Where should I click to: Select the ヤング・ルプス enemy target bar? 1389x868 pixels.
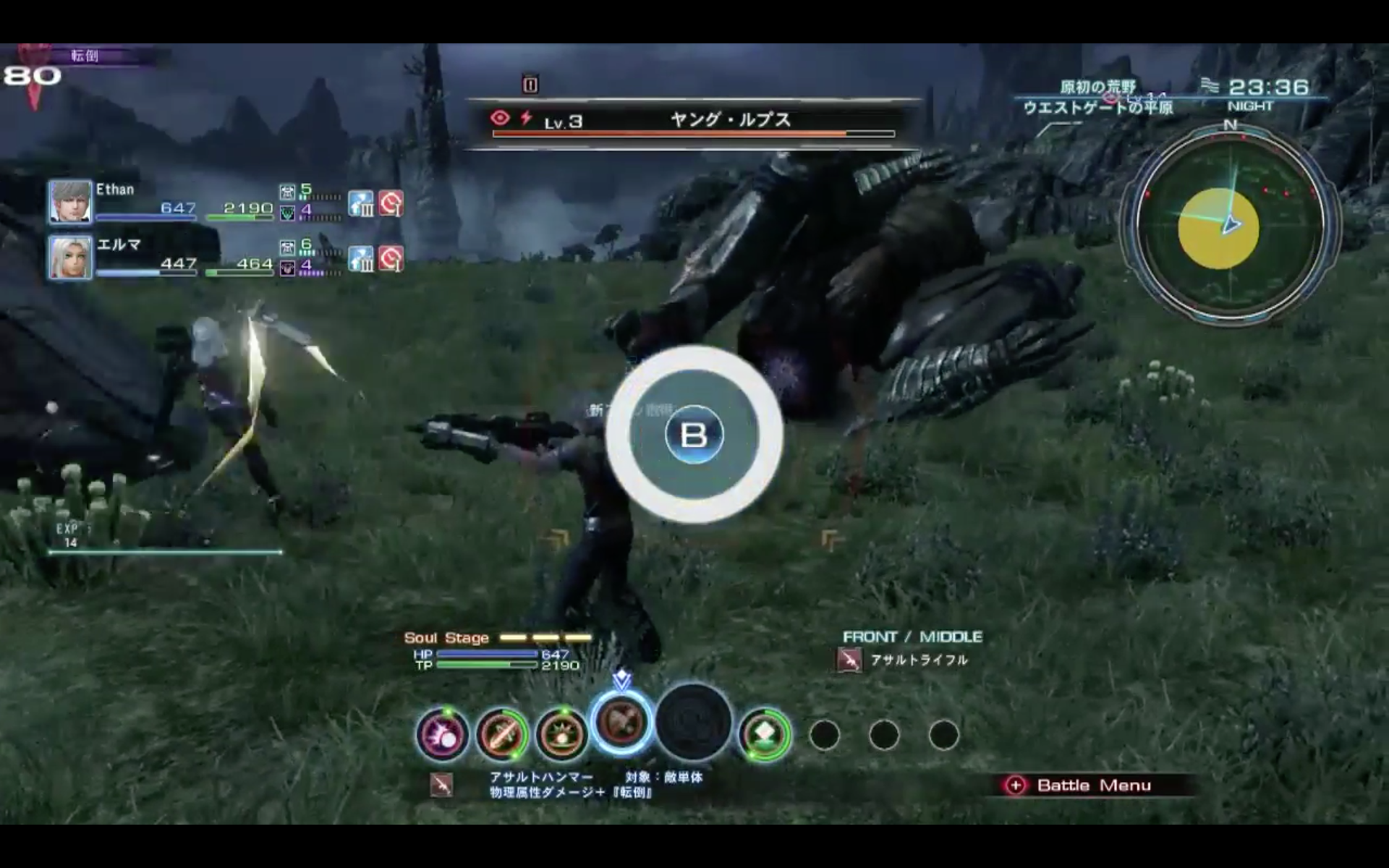(x=693, y=122)
